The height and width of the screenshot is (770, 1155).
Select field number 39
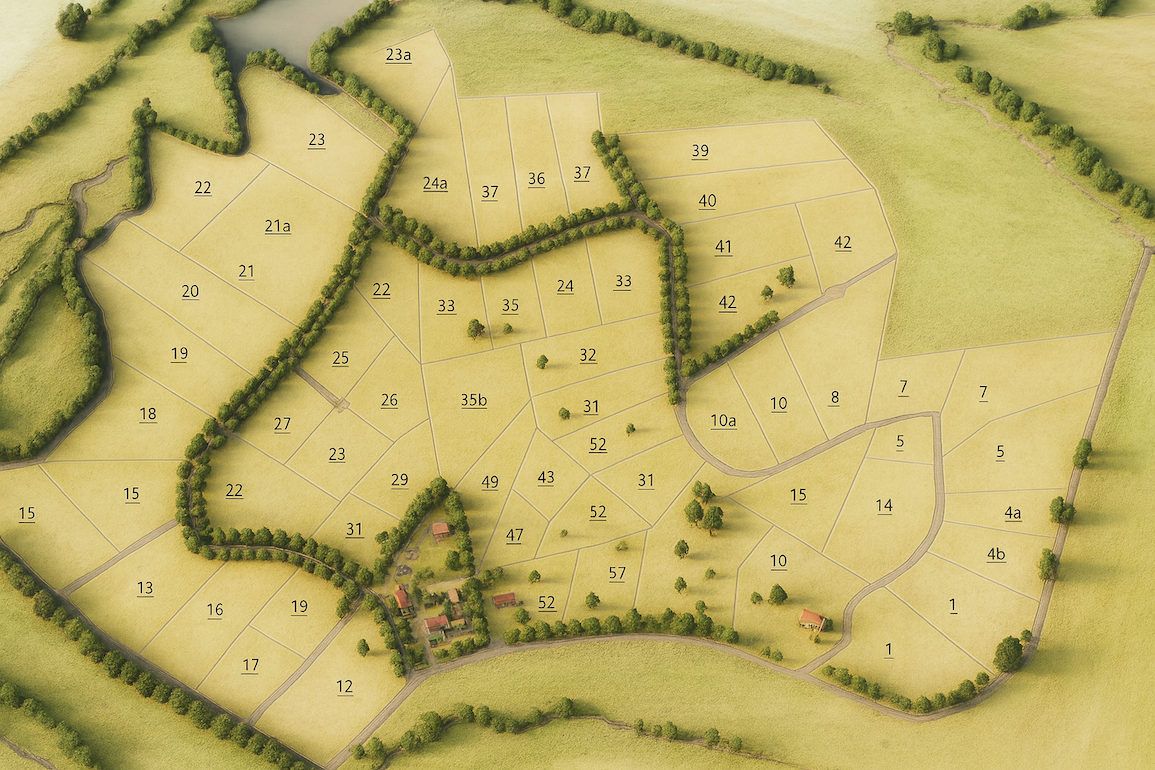pyautogui.click(x=700, y=151)
